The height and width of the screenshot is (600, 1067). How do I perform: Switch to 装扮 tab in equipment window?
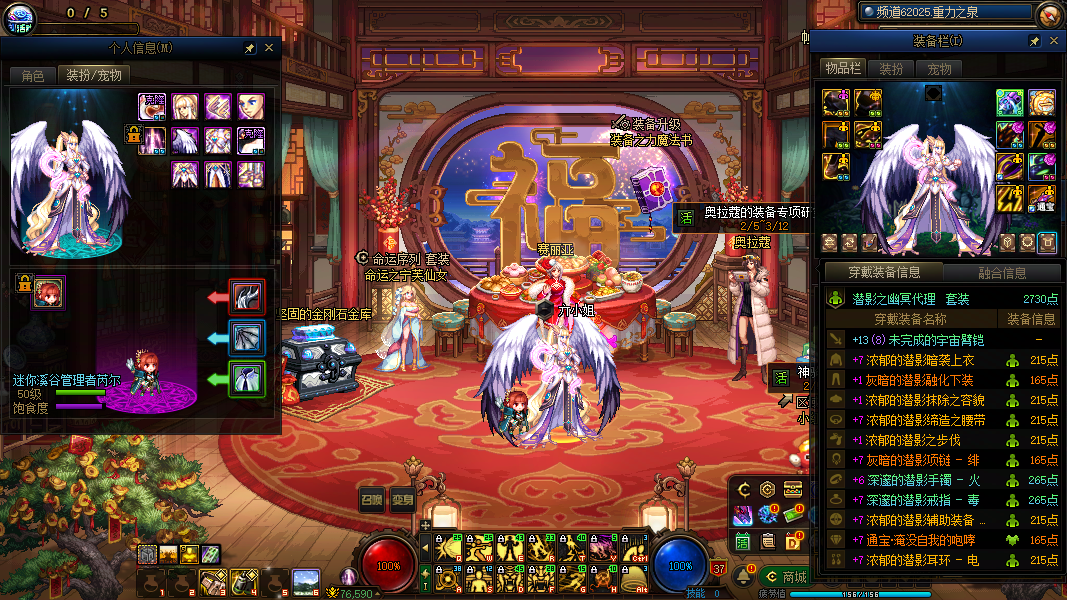coord(890,69)
